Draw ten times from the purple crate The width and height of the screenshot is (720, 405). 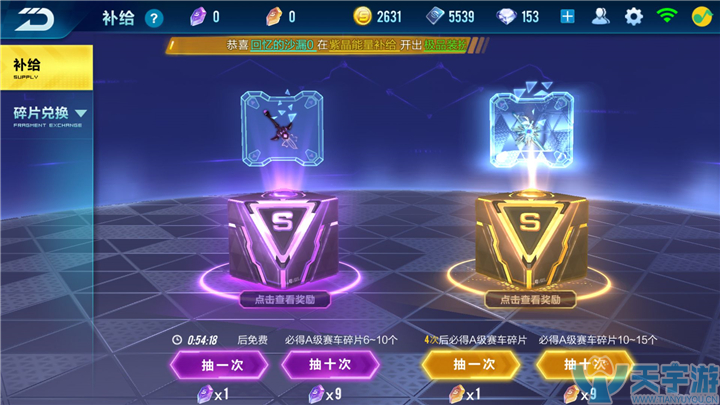pyautogui.click(x=328, y=364)
